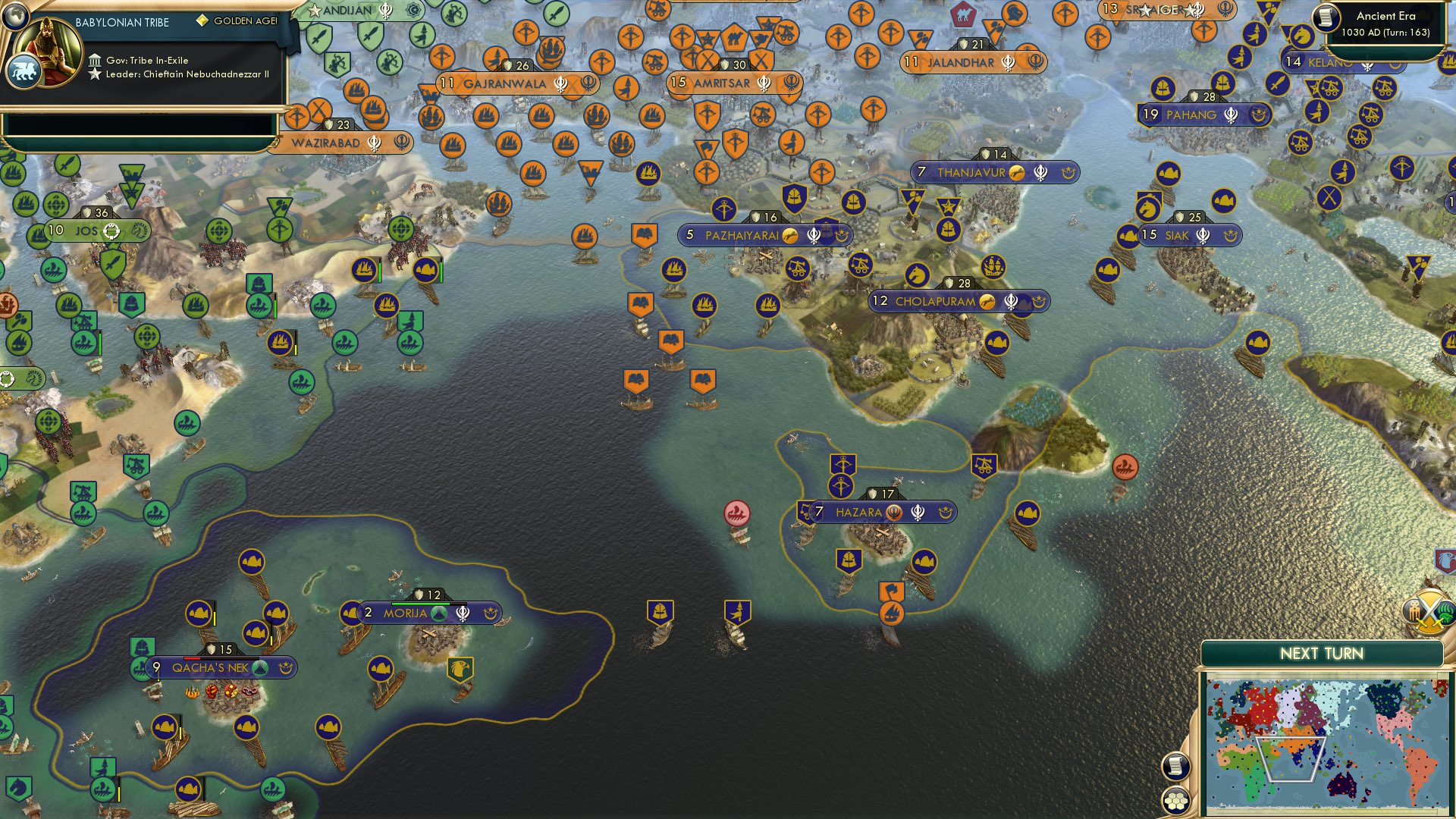Click the Sikhism religion icon on Amritsar's banner
The height and width of the screenshot is (819, 1456).
[764, 83]
